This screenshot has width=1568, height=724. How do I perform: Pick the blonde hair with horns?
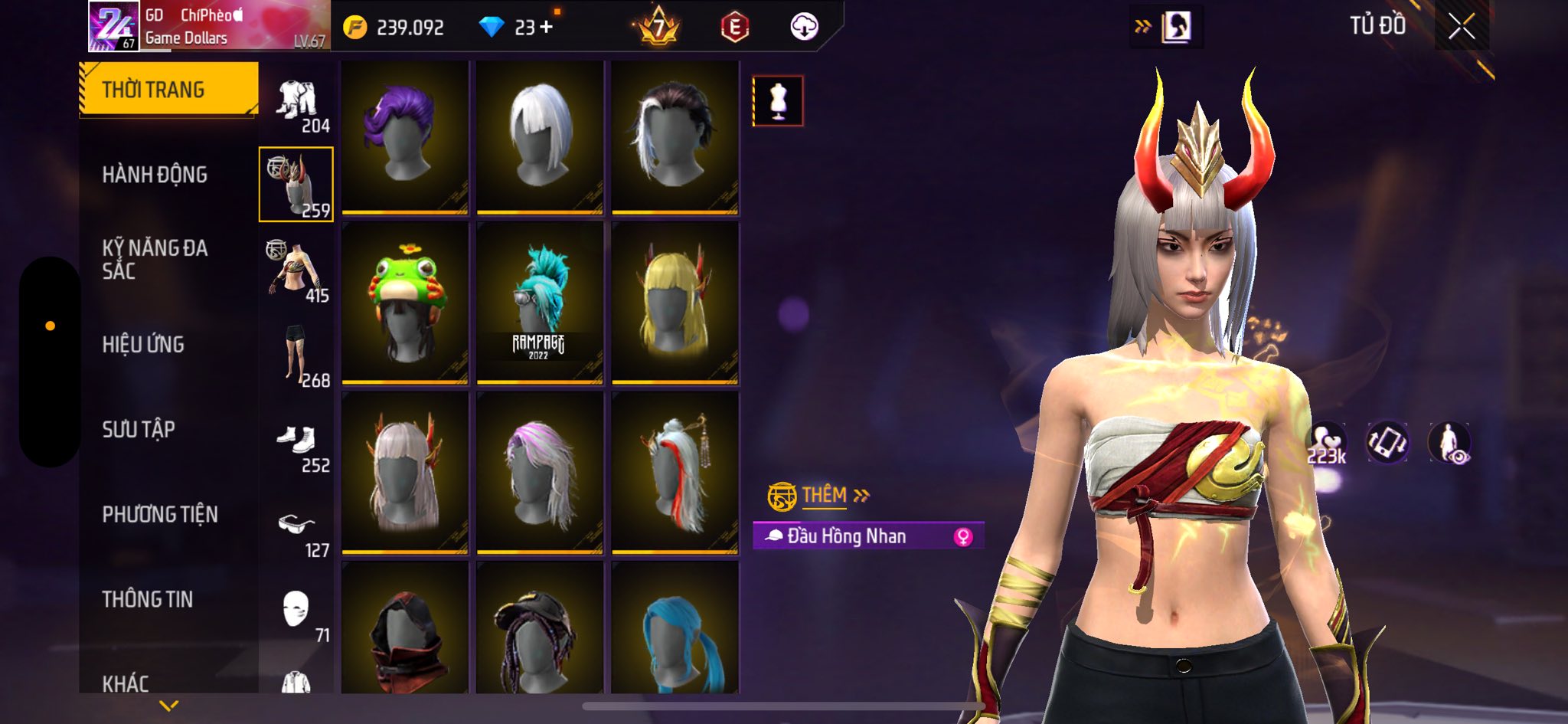click(675, 303)
